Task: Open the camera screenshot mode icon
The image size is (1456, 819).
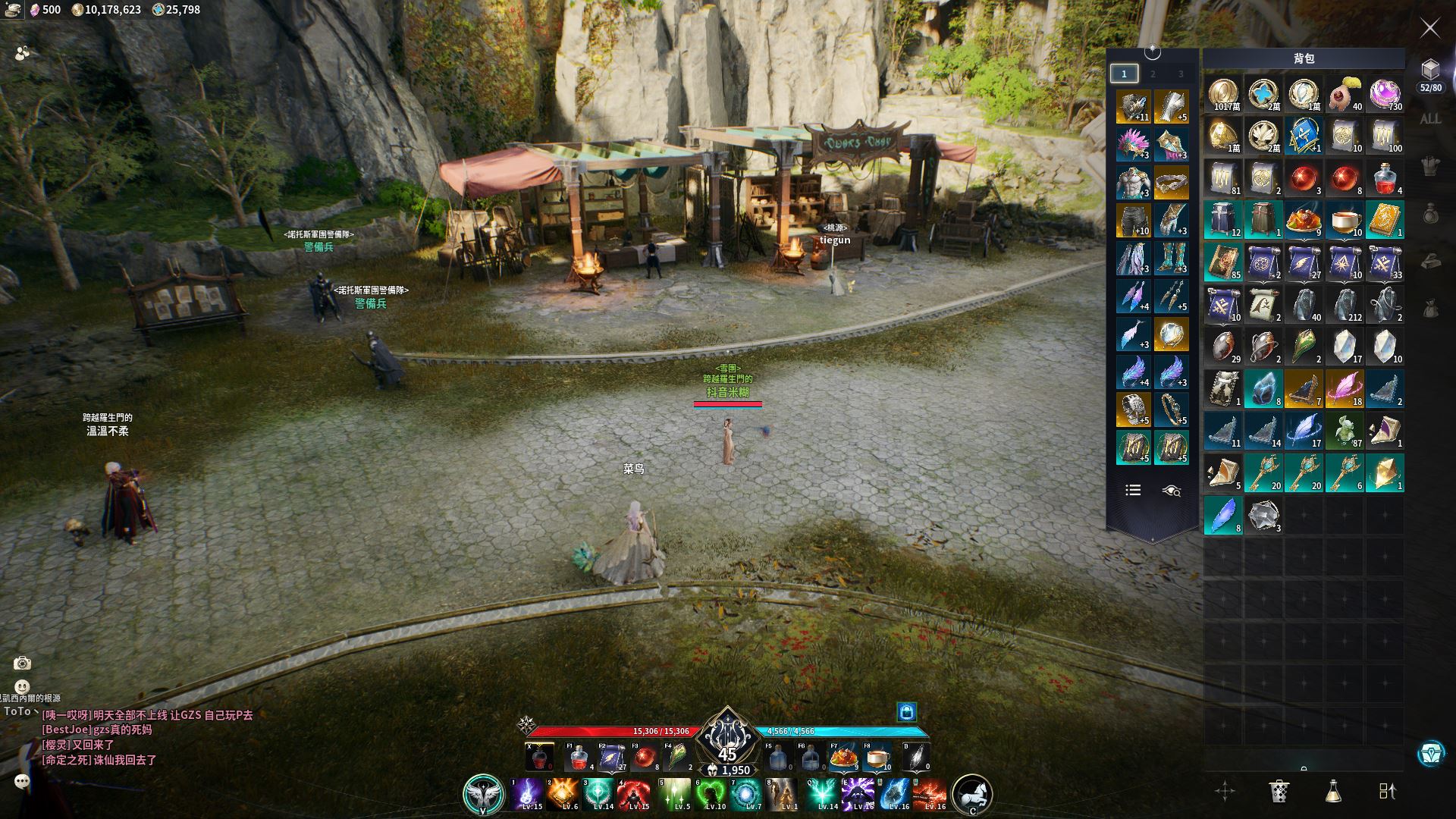Action: [x=22, y=664]
